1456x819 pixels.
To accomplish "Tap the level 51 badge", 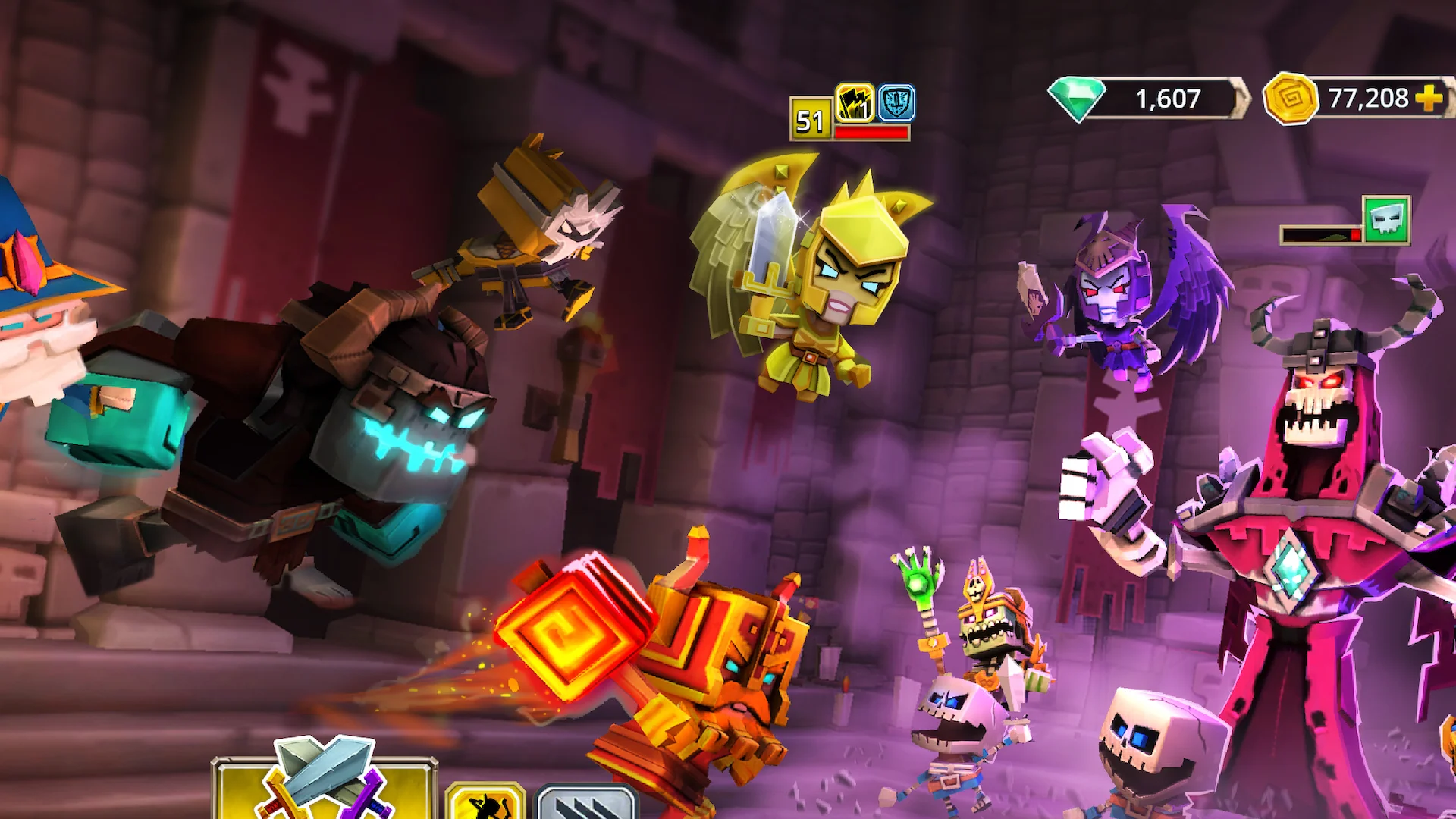I will click(810, 118).
